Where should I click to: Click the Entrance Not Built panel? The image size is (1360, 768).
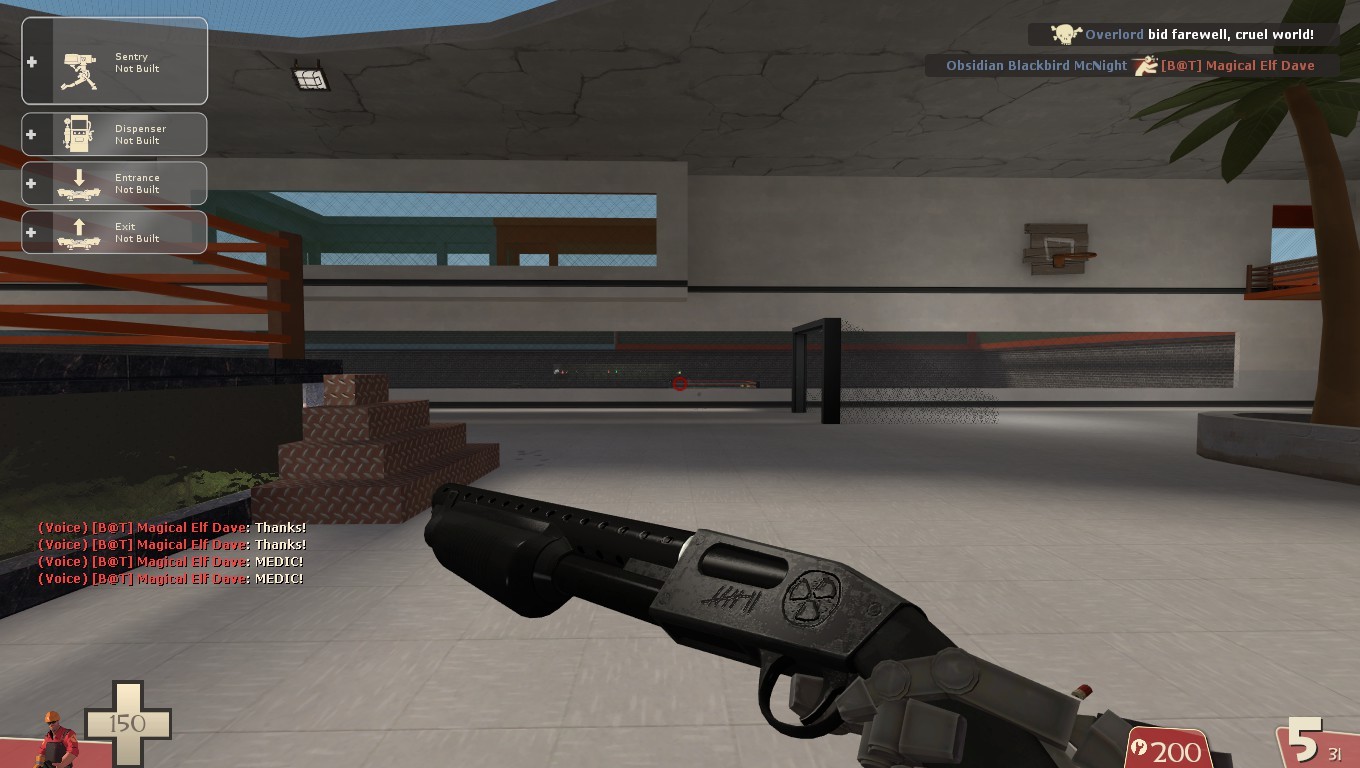click(x=114, y=183)
